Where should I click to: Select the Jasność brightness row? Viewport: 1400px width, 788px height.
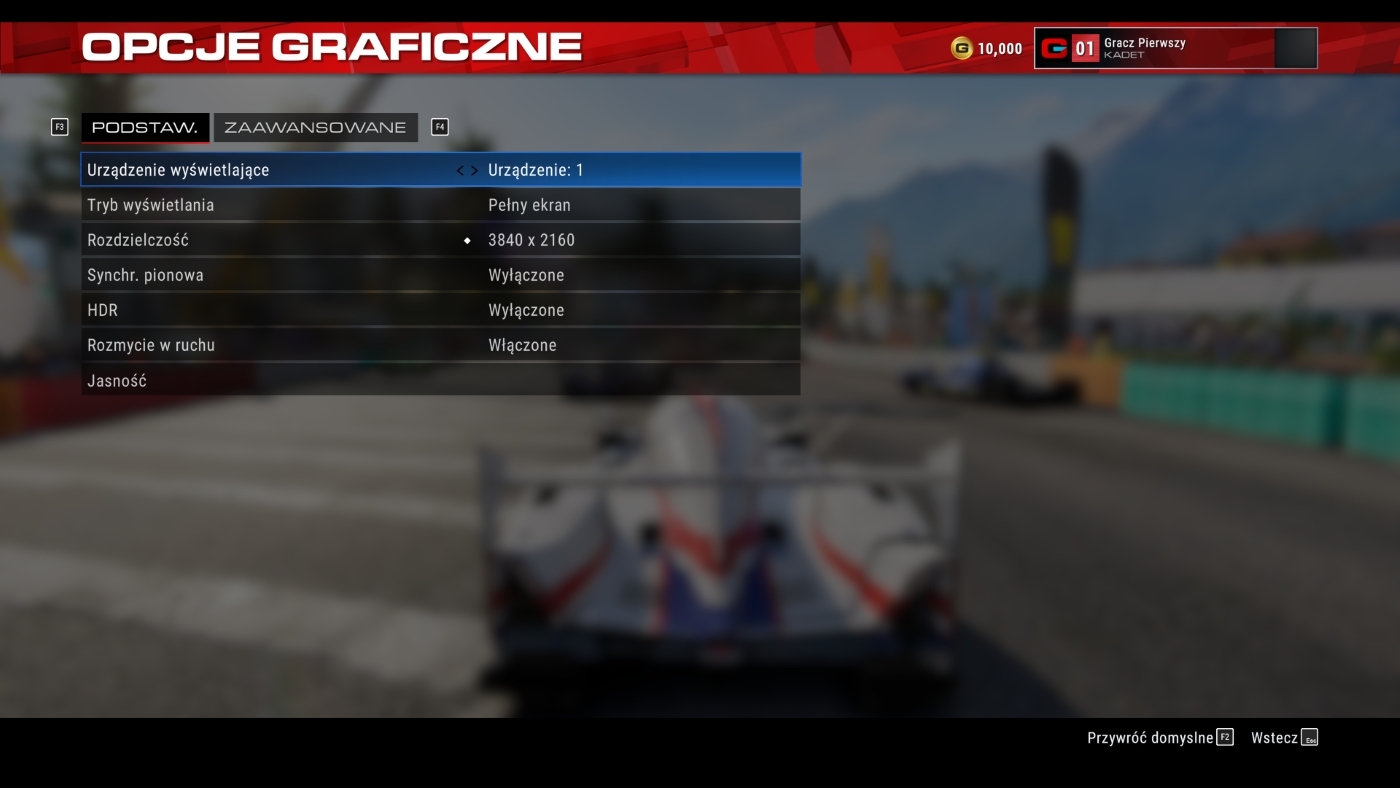(x=440, y=381)
